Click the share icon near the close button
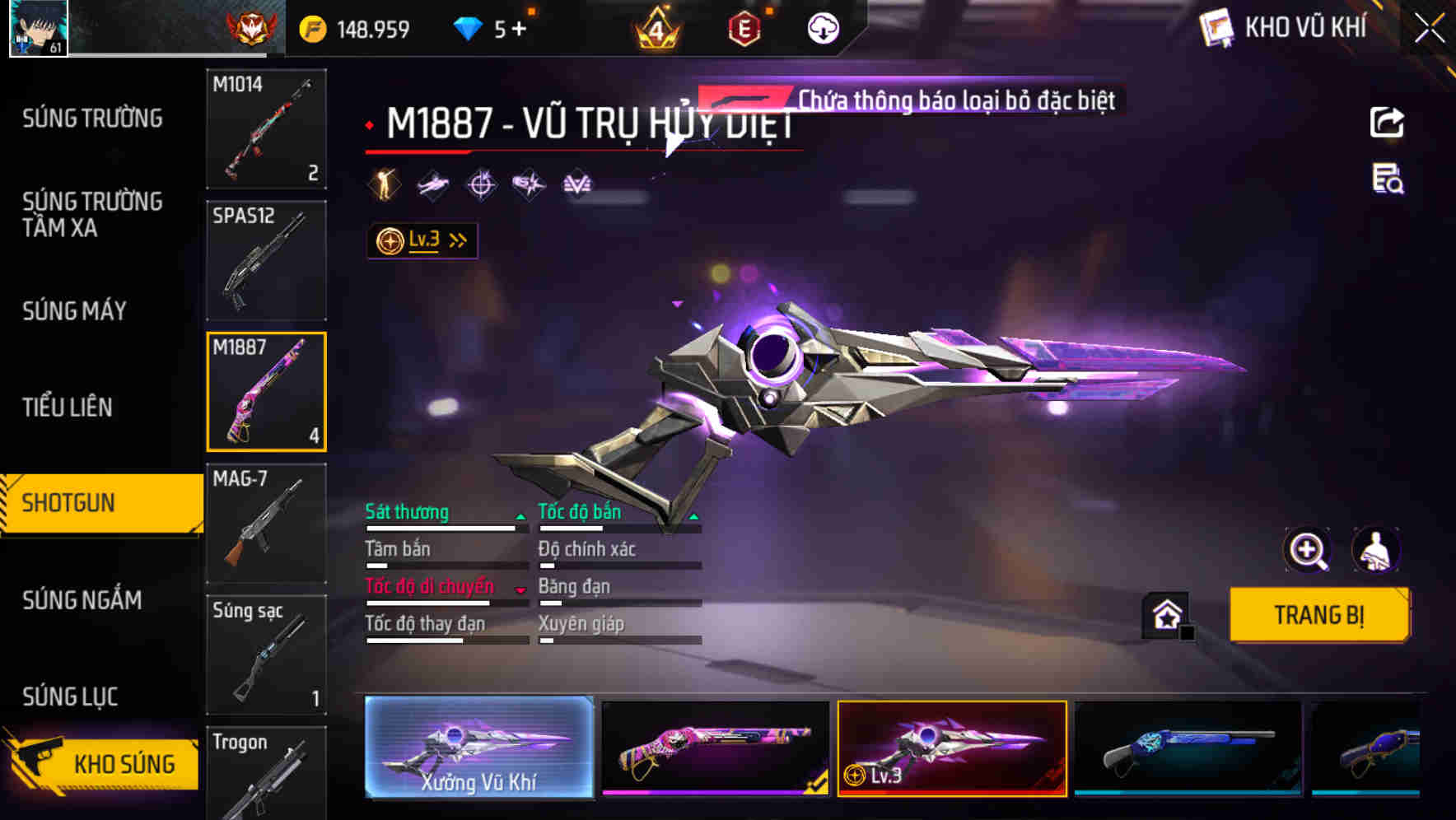 point(1386,122)
